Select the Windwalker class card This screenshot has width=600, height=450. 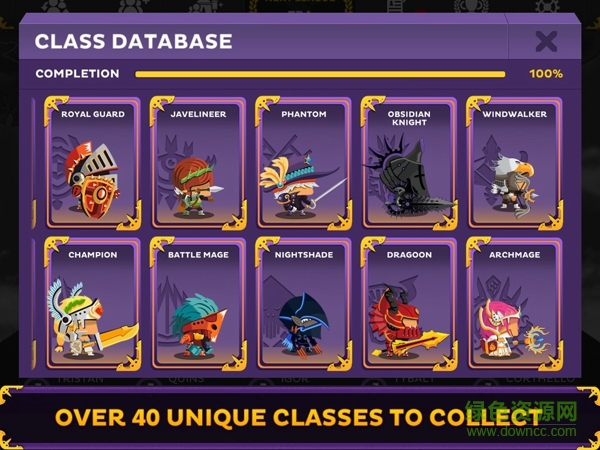[514, 165]
